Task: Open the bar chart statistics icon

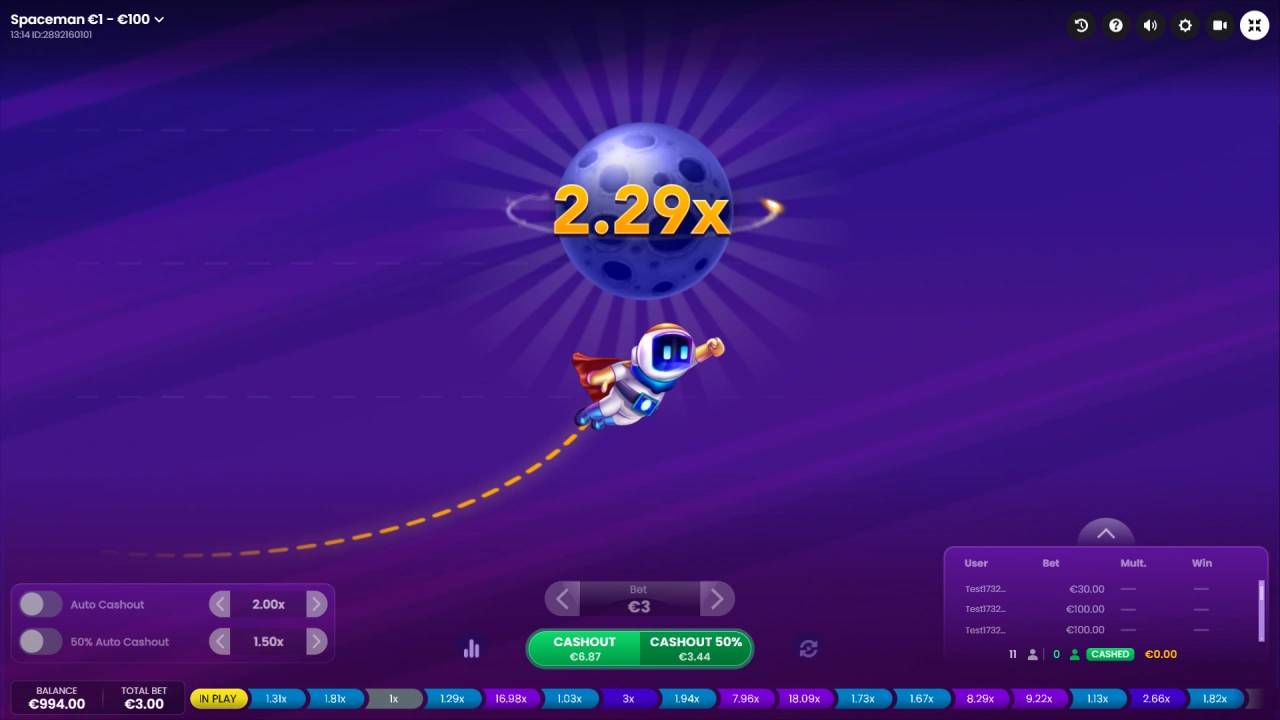Action: click(x=472, y=649)
